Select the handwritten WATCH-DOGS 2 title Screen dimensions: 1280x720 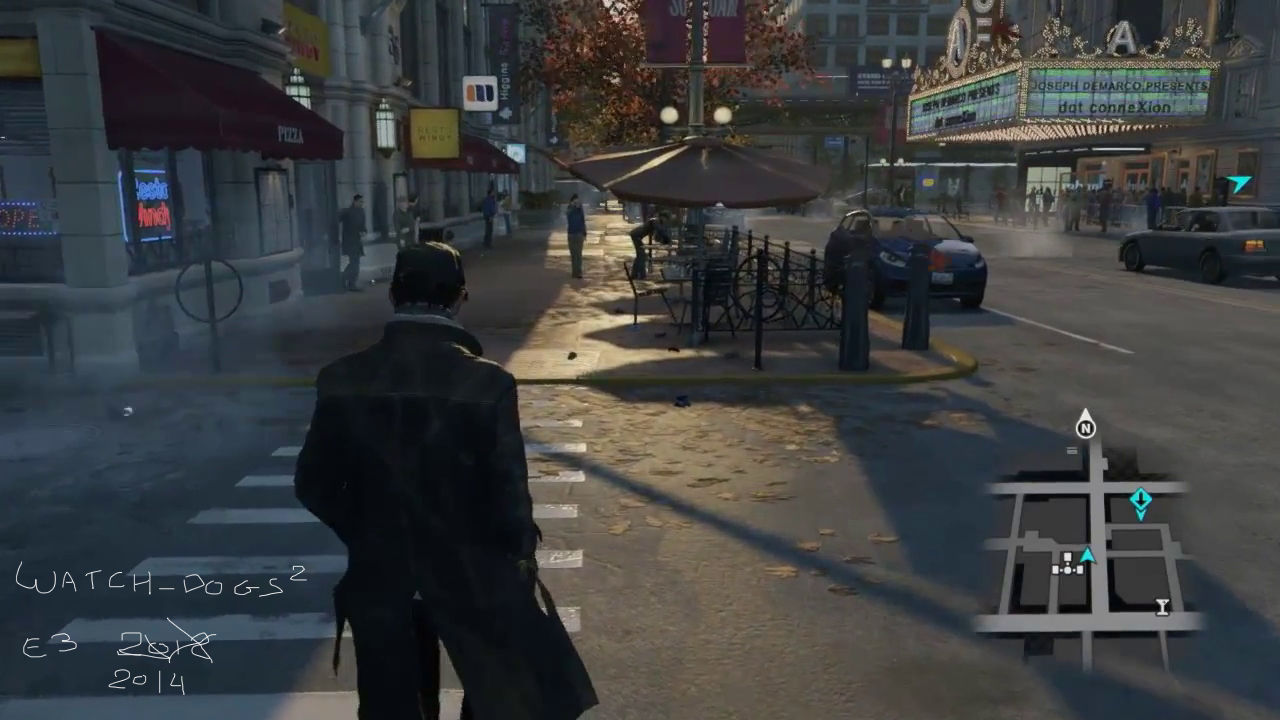[x=160, y=580]
